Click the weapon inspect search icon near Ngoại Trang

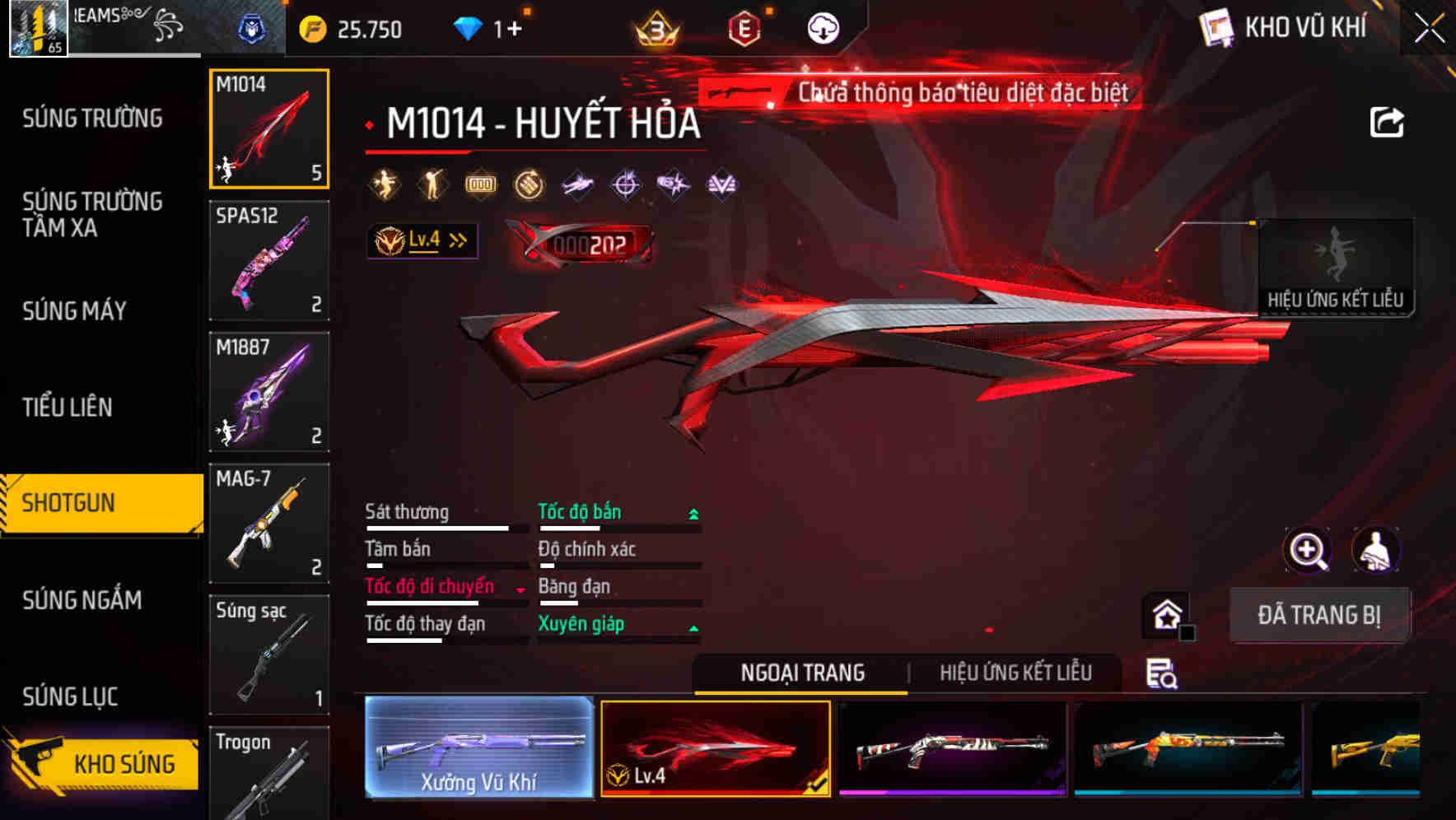click(x=1161, y=673)
